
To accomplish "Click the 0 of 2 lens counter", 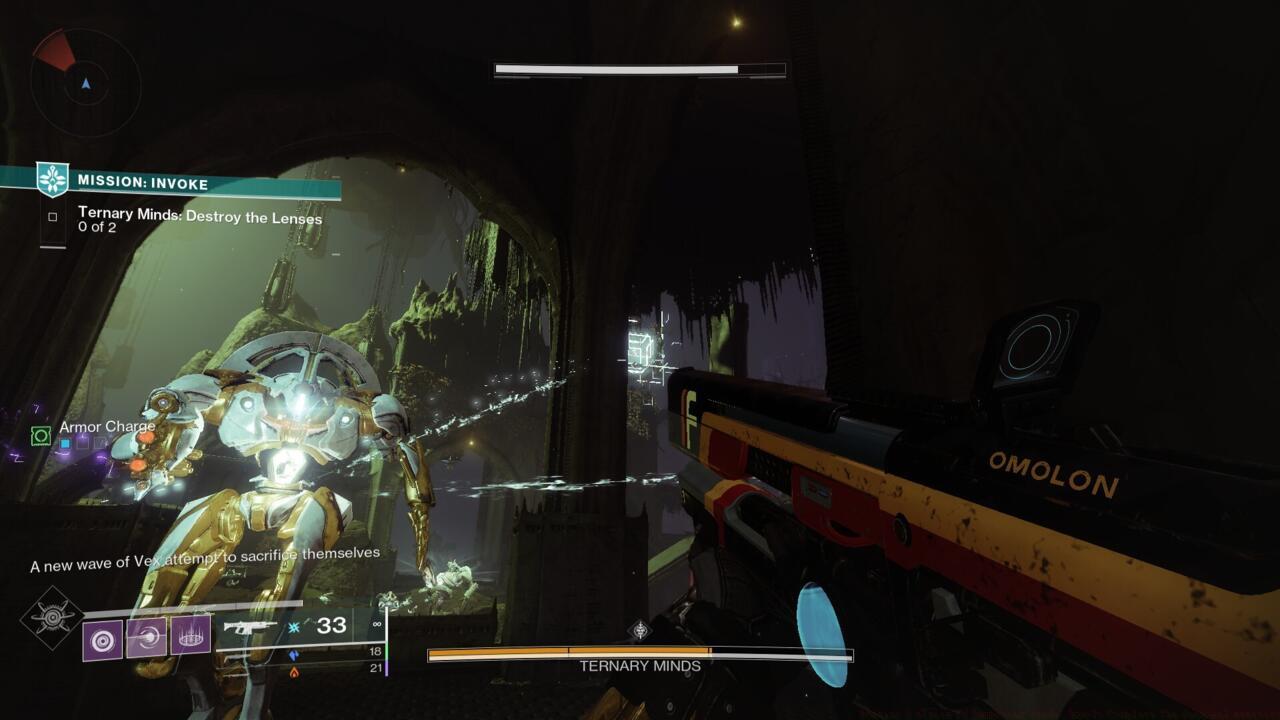I will click(97, 226).
